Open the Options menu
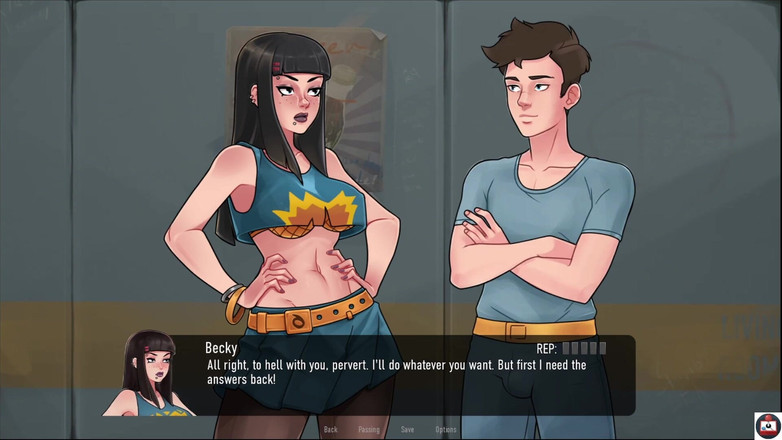782x440 pixels. [x=446, y=429]
